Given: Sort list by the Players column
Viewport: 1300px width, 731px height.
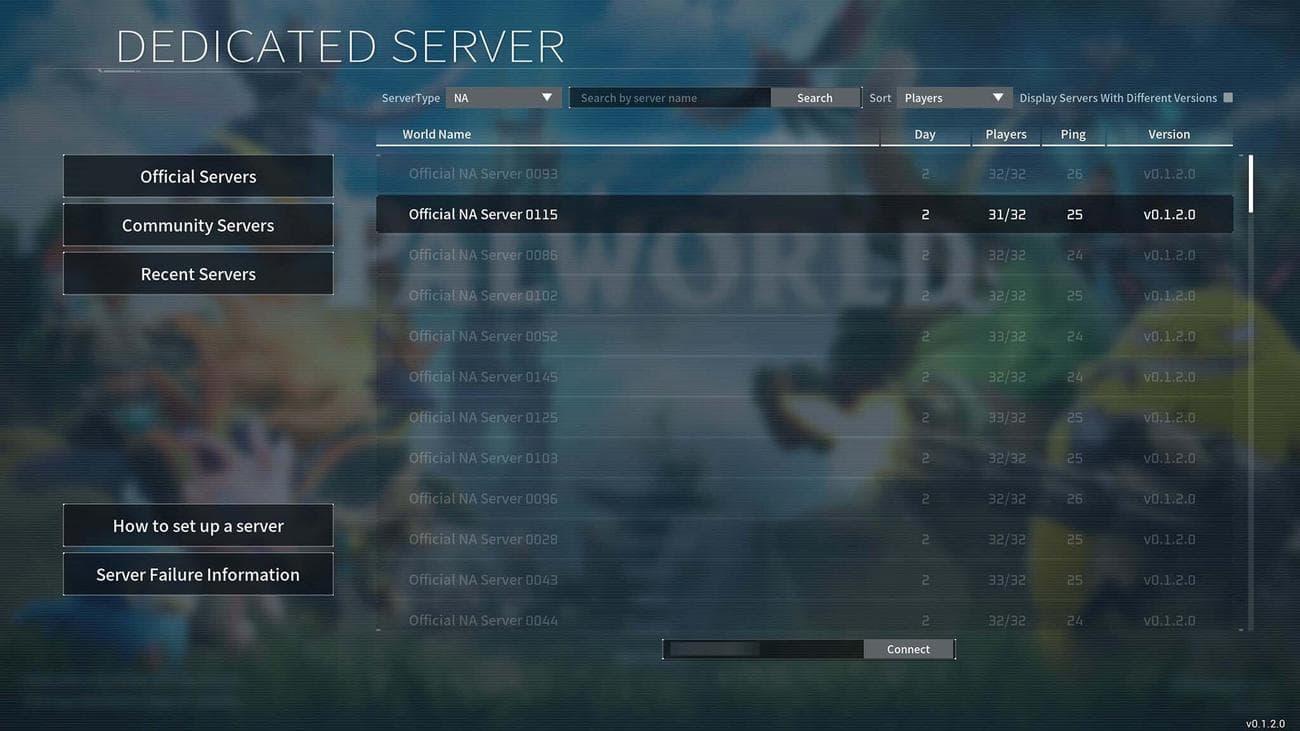Looking at the screenshot, I should pyautogui.click(x=1005, y=133).
